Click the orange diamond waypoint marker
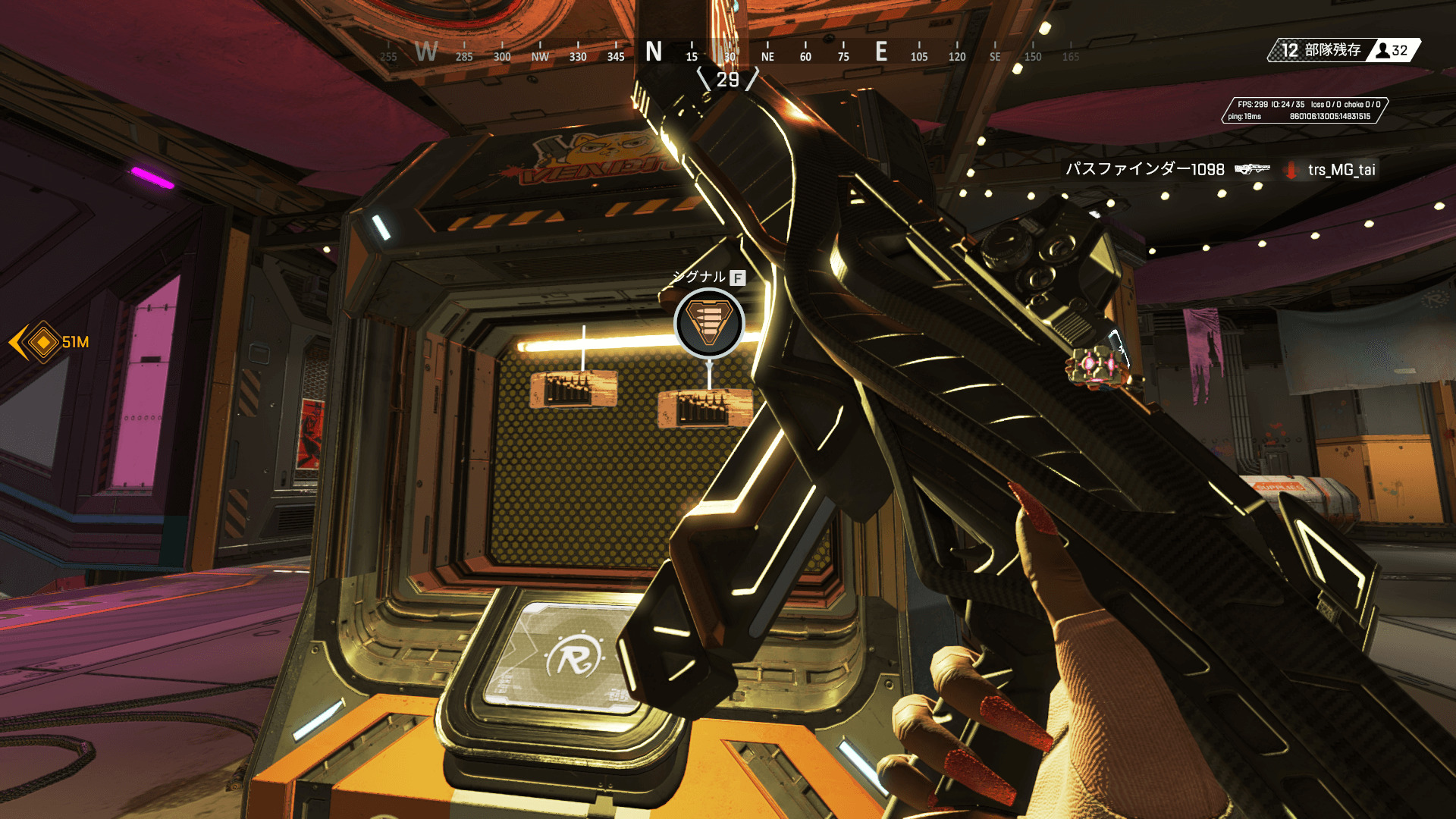Screen dimensions: 1456x819 [43, 343]
